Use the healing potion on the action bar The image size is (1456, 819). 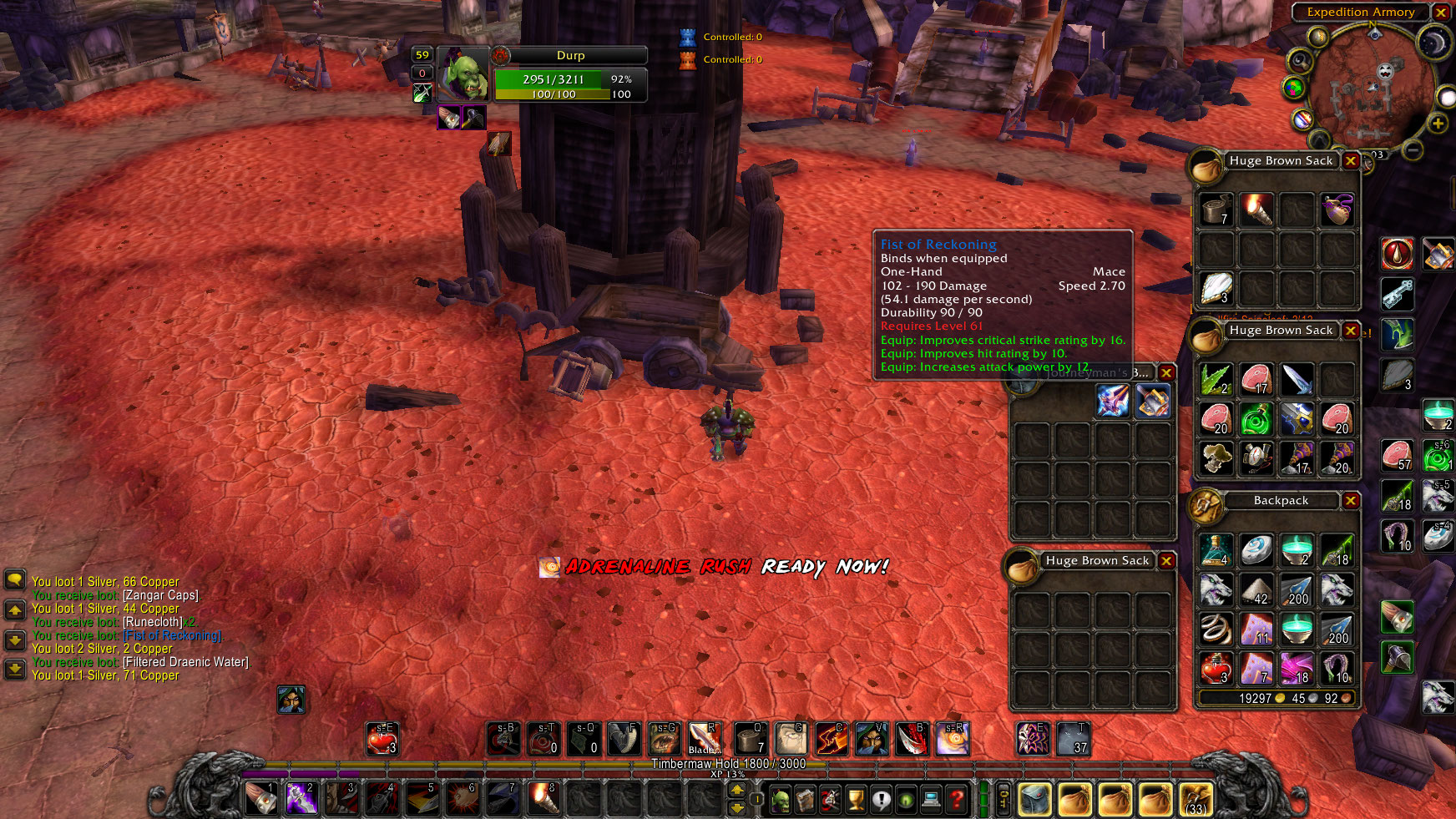pos(384,740)
